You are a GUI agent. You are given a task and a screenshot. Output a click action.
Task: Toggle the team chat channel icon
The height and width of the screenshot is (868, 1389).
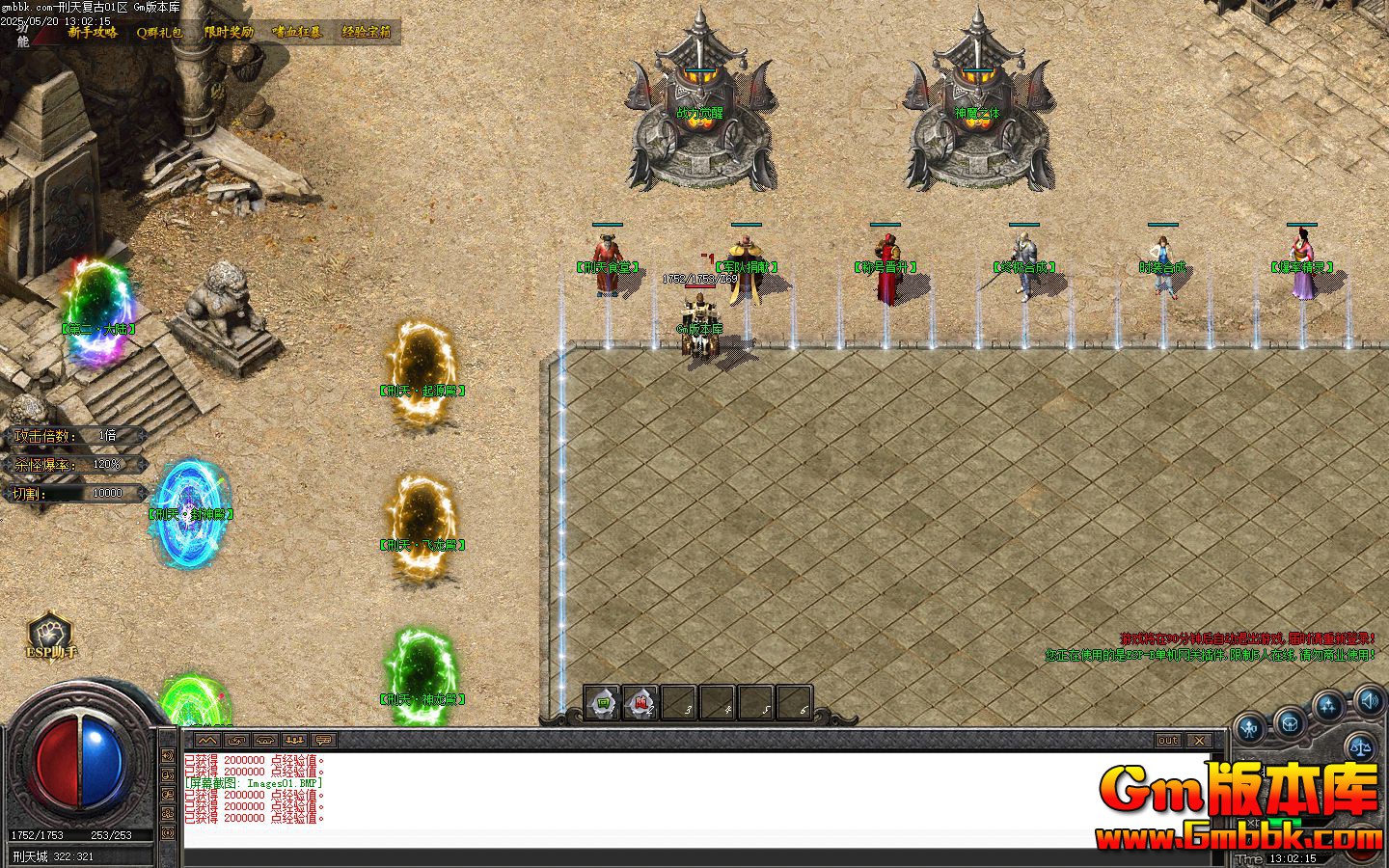pyautogui.click(x=294, y=741)
